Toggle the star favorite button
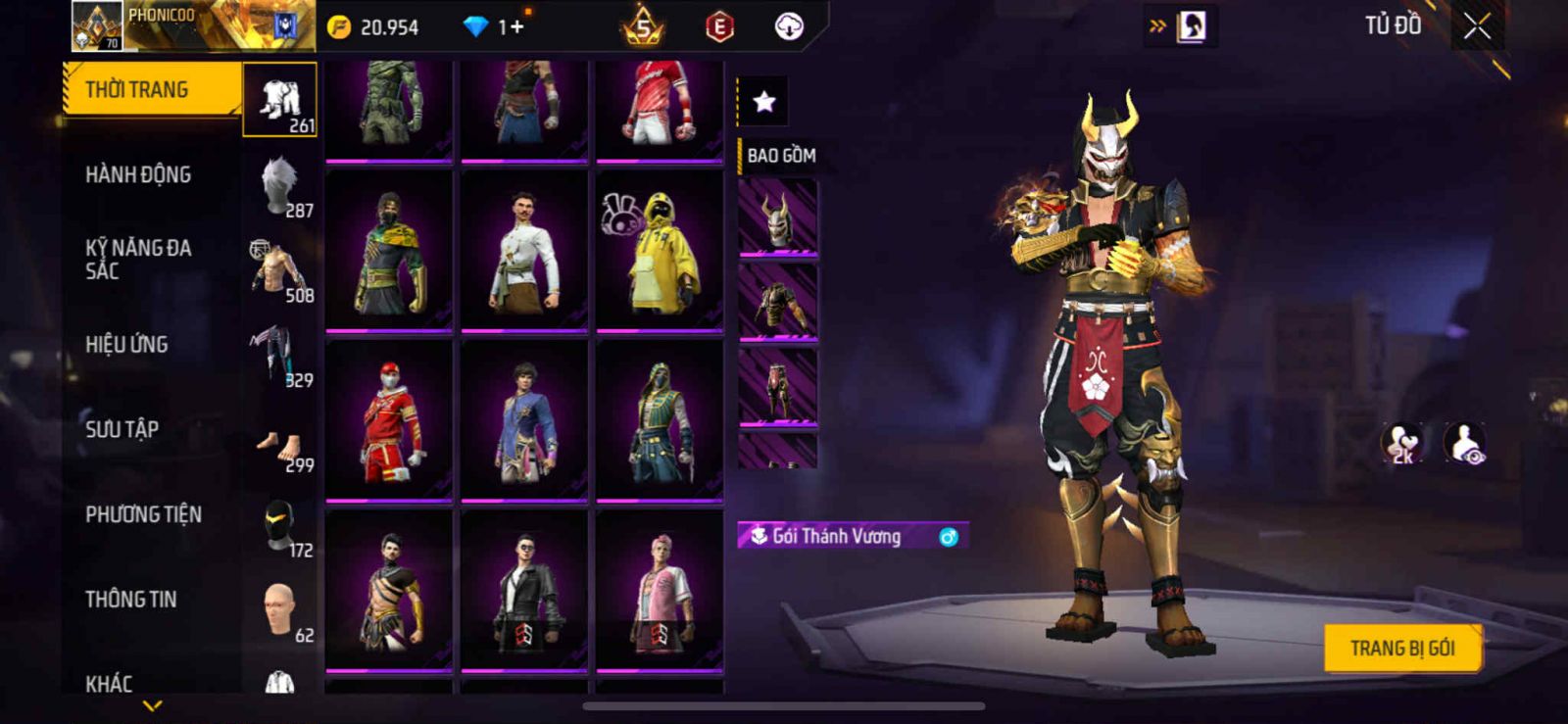This screenshot has height=724, width=1568. 763,101
